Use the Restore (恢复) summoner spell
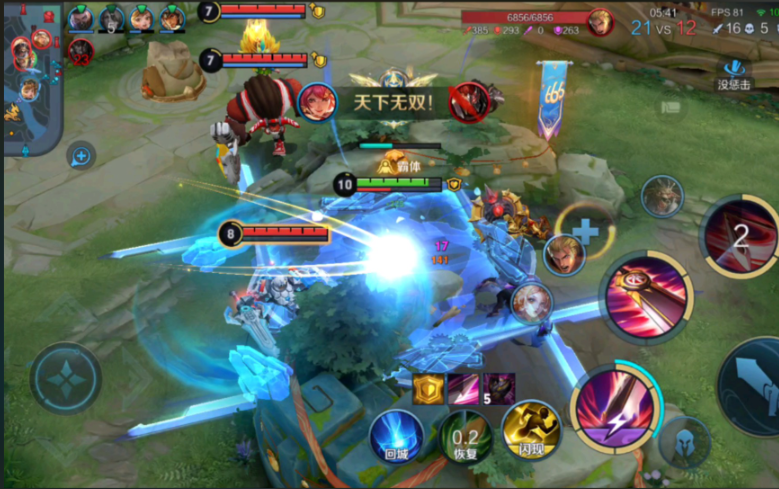Viewport: 779px width, 489px height. [463, 436]
